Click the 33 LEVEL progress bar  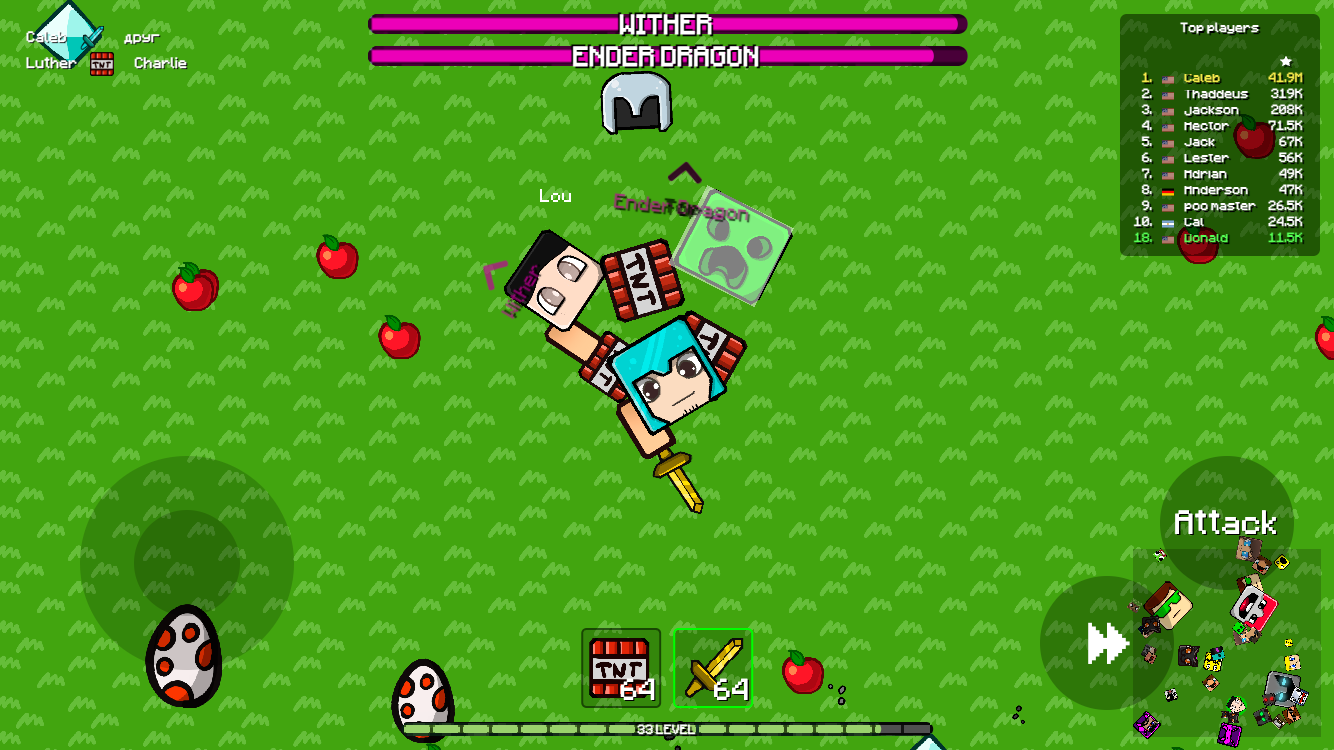coord(667,731)
